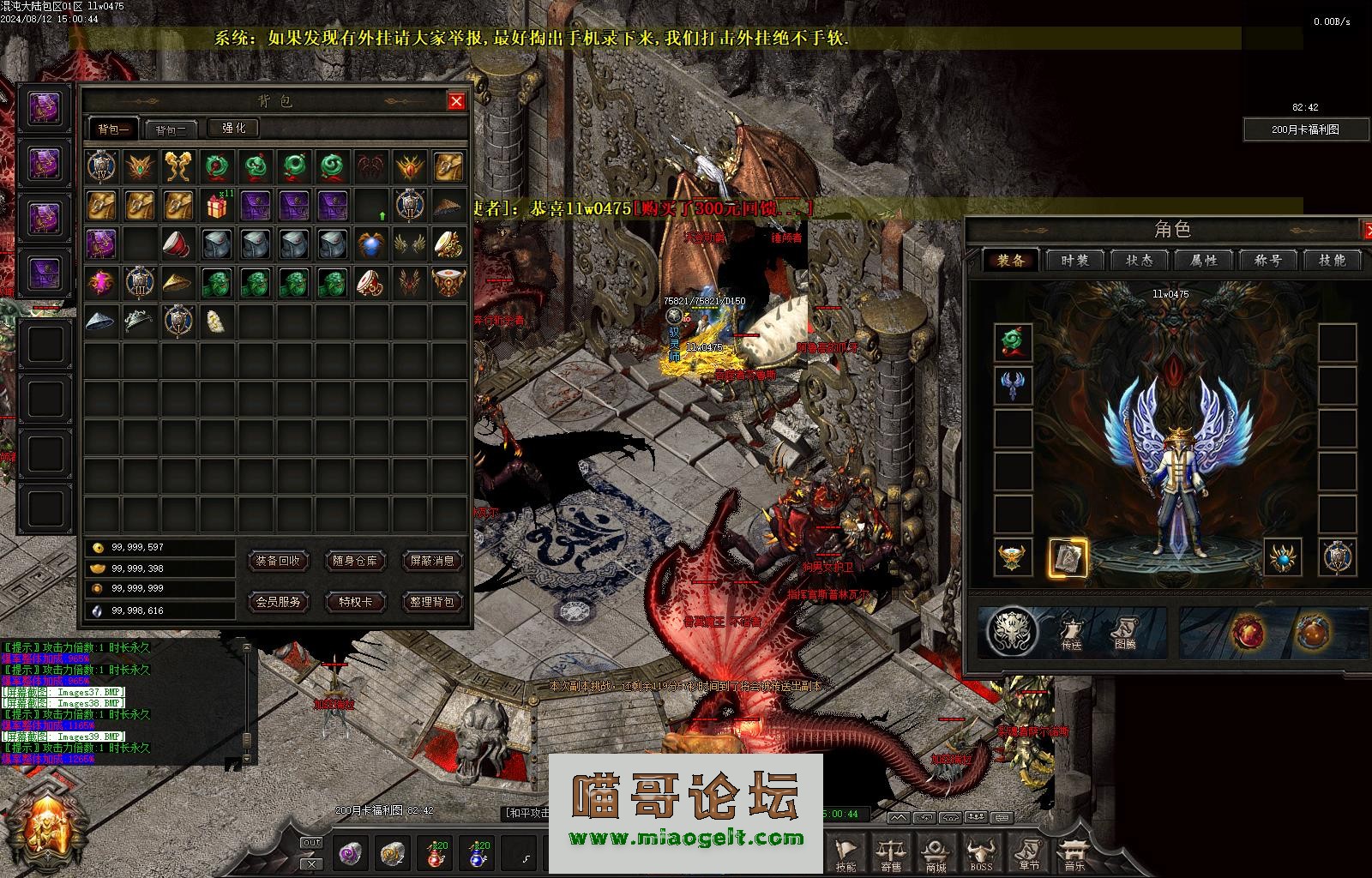
Task: Toggle the 屏蔽消息 block messages button
Action: [432, 561]
